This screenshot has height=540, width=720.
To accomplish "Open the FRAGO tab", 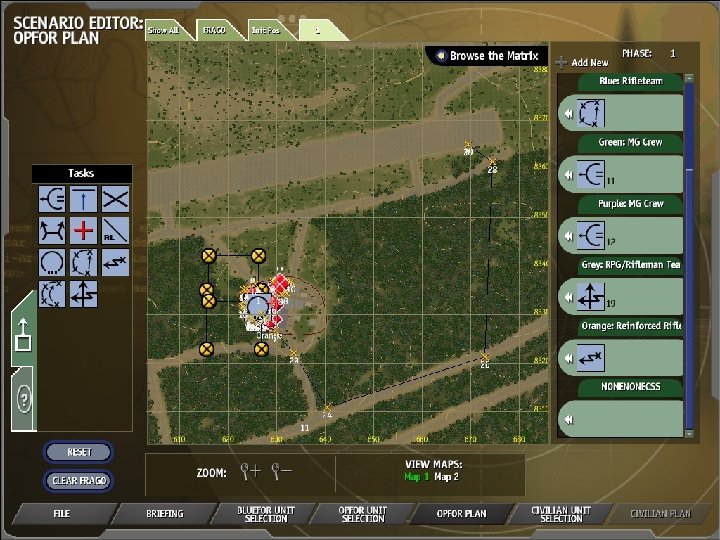I will click(x=214, y=30).
